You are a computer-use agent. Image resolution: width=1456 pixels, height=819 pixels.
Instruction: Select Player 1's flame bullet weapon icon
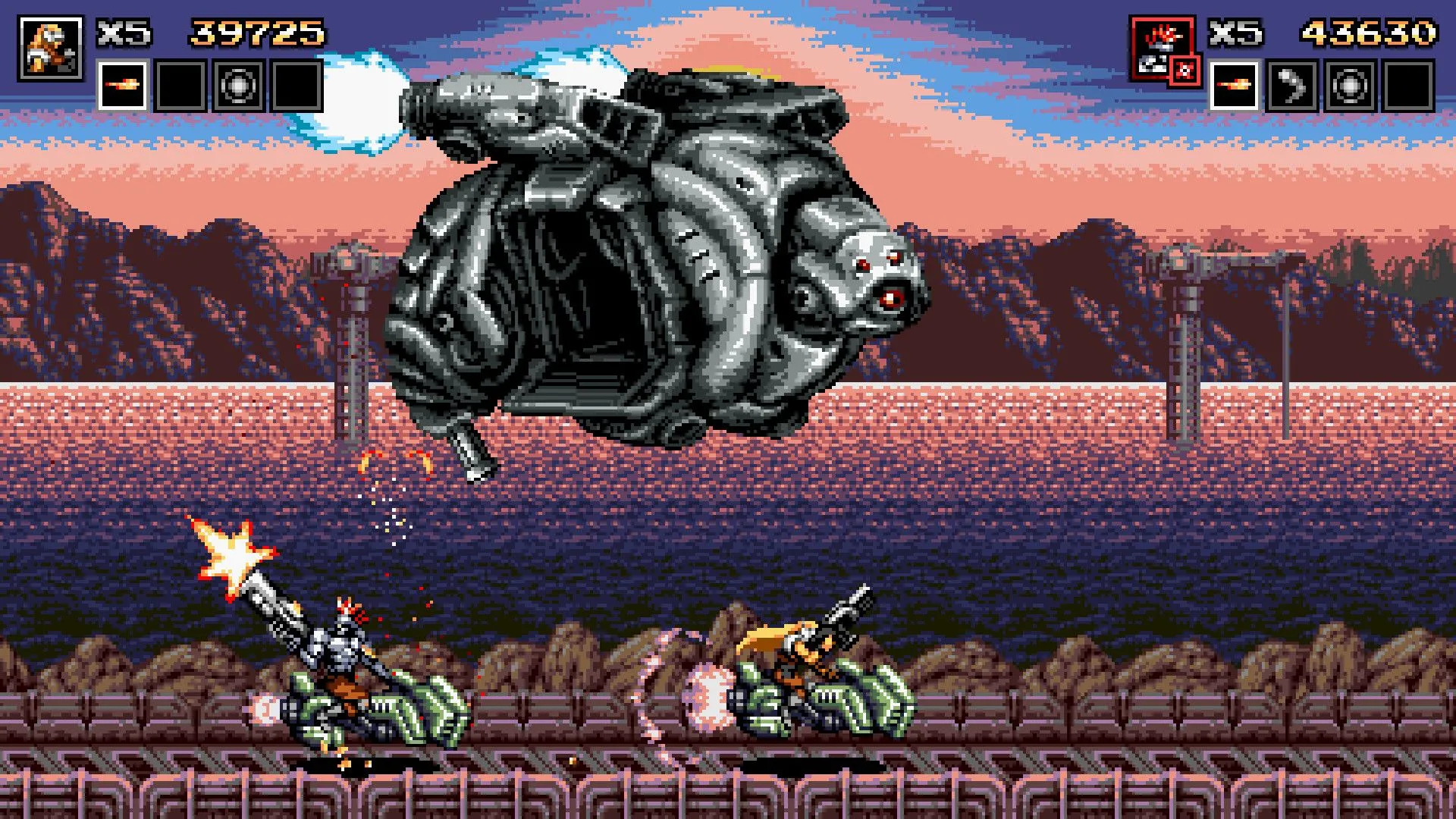tap(122, 83)
